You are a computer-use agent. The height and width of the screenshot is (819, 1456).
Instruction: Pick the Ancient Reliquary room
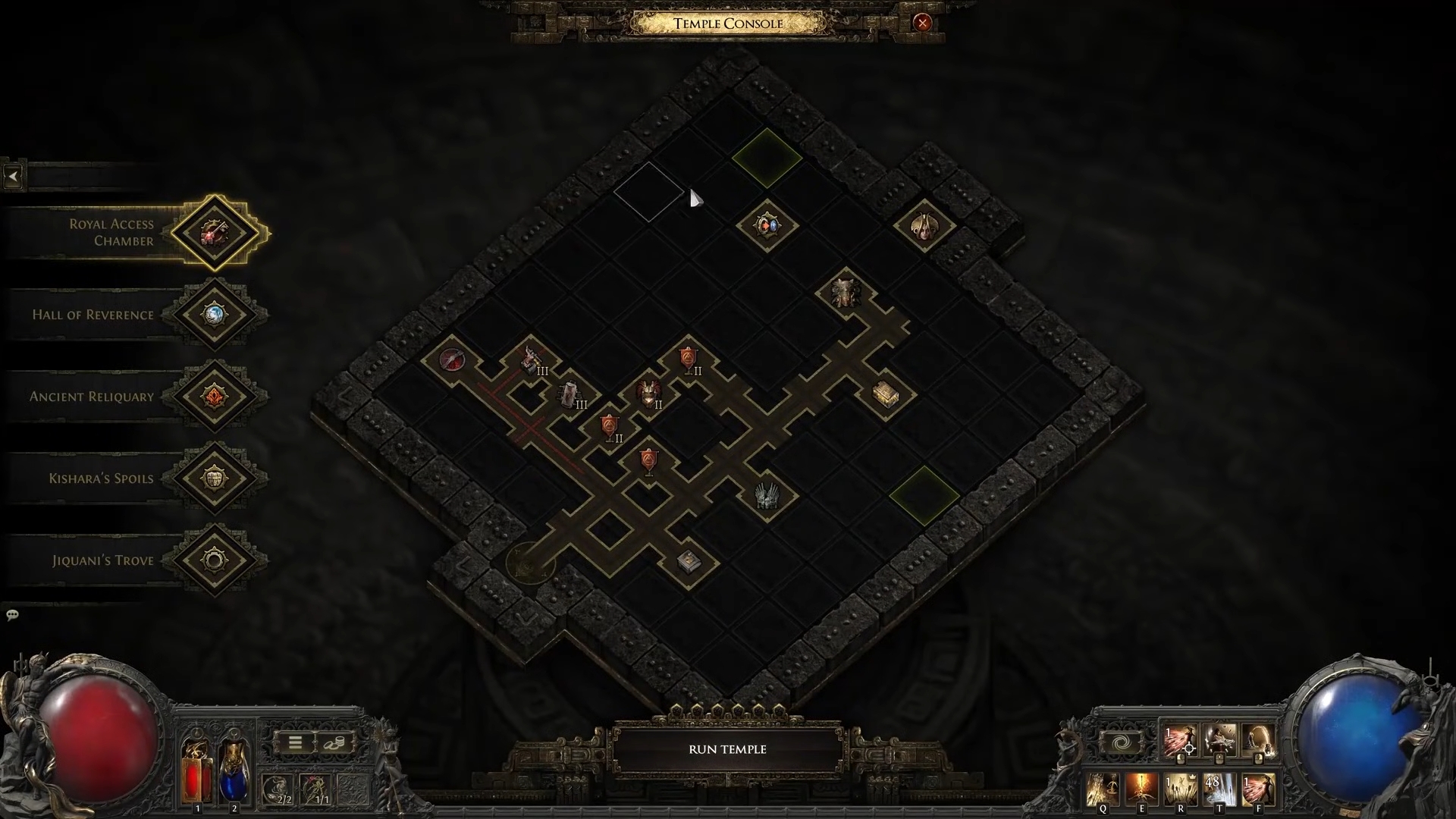pos(215,396)
